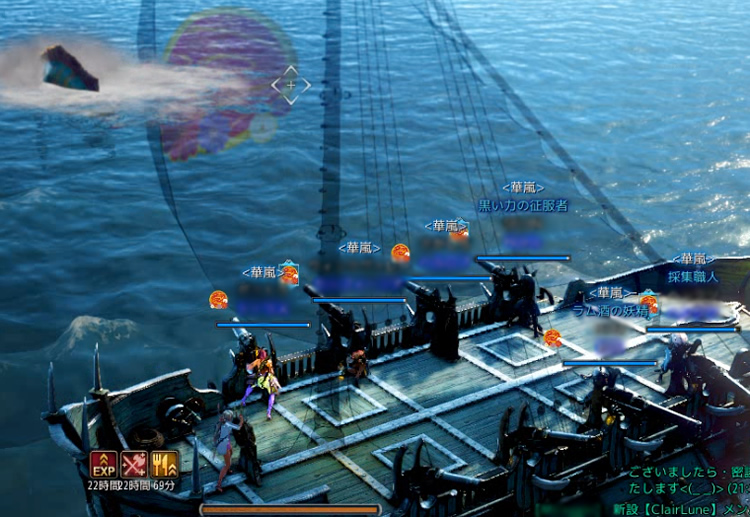Screen dimensions: 750x517
Task: Click the EXP buff icon
Action: coord(104,465)
